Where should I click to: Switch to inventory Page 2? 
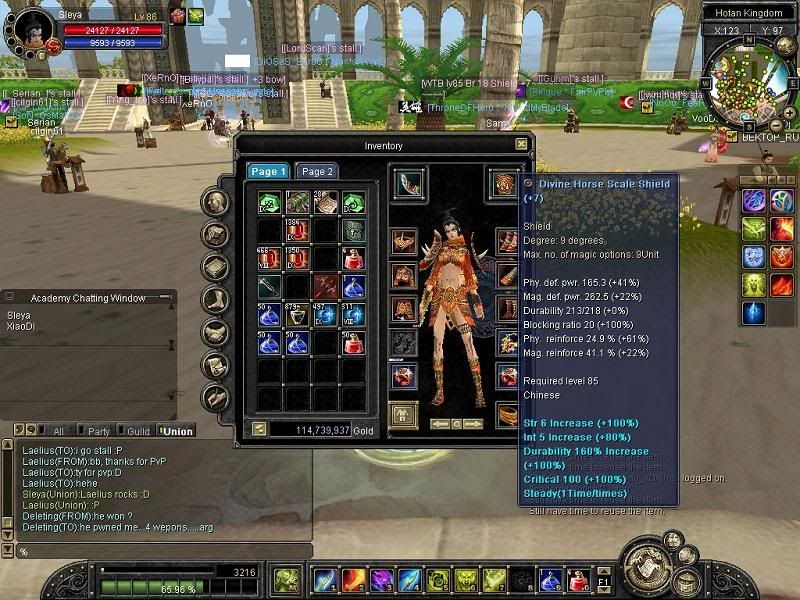(x=318, y=171)
